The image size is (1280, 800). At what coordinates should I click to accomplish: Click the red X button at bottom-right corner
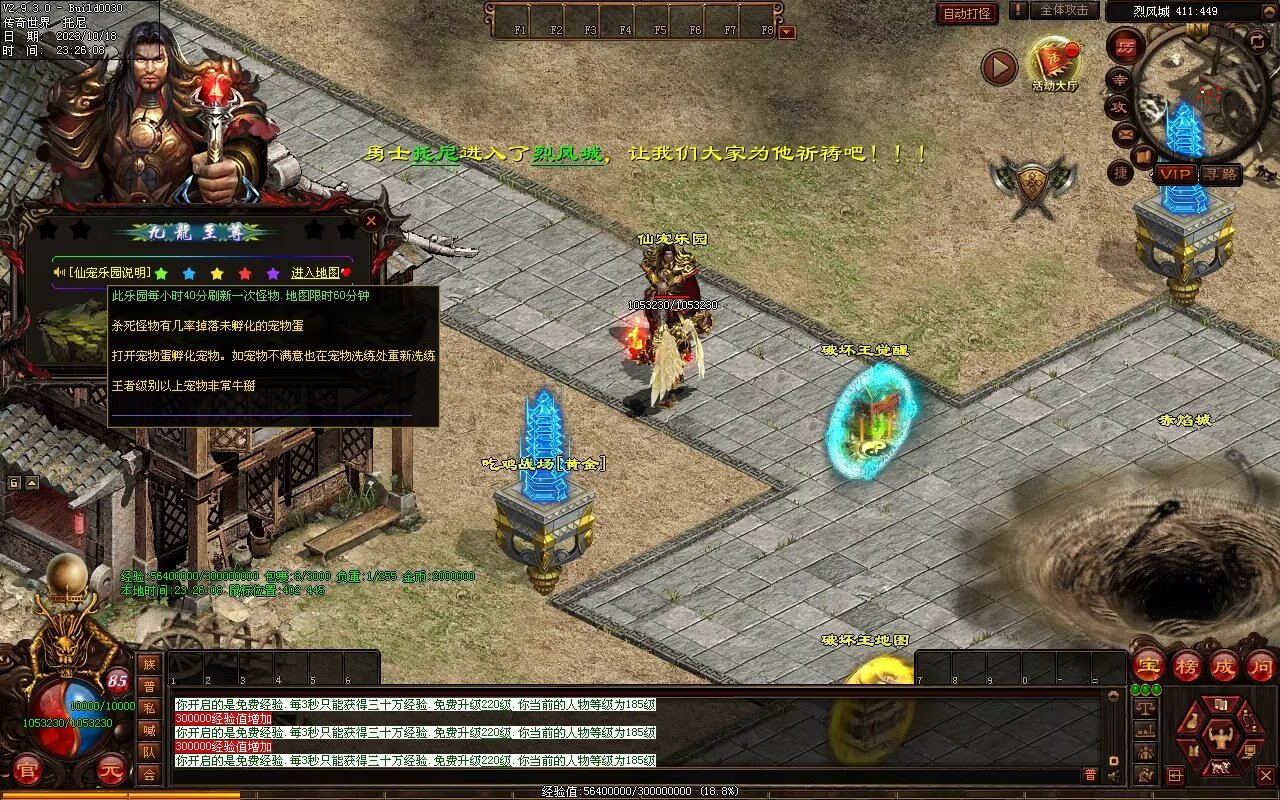click(x=1266, y=775)
